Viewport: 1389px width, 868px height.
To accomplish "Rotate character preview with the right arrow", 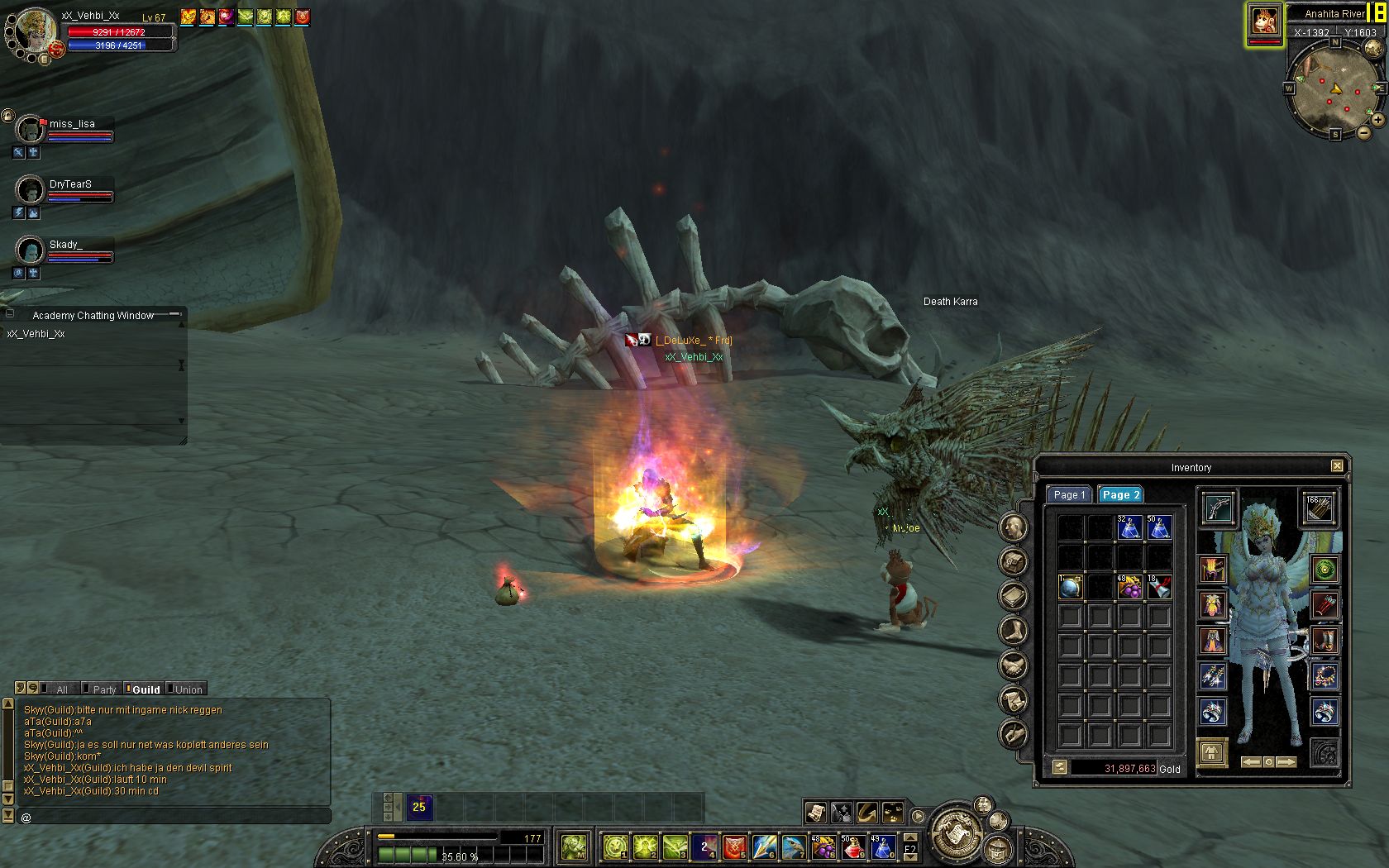I will [1286, 761].
